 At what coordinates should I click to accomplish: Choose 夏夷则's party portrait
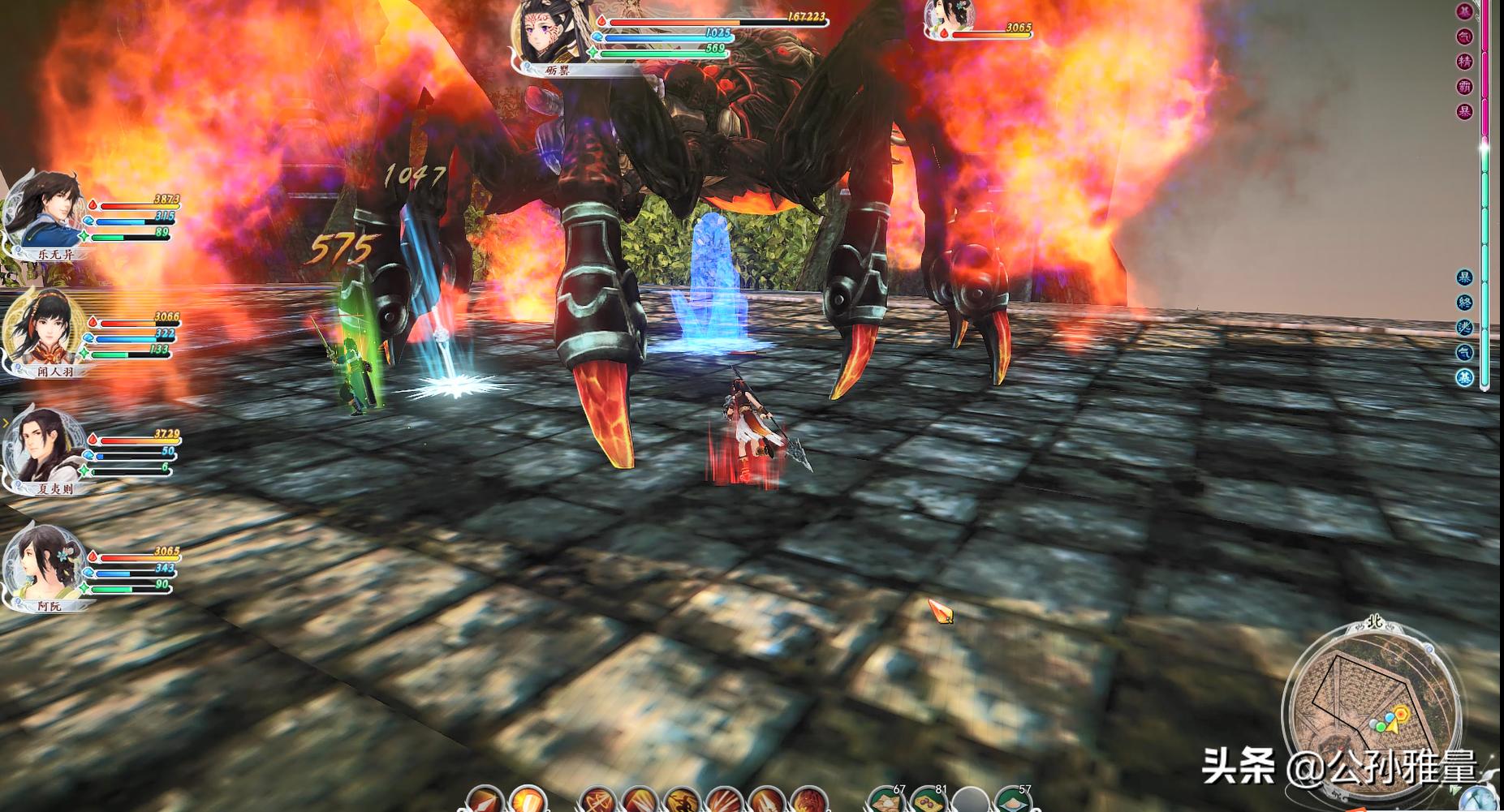(45, 446)
